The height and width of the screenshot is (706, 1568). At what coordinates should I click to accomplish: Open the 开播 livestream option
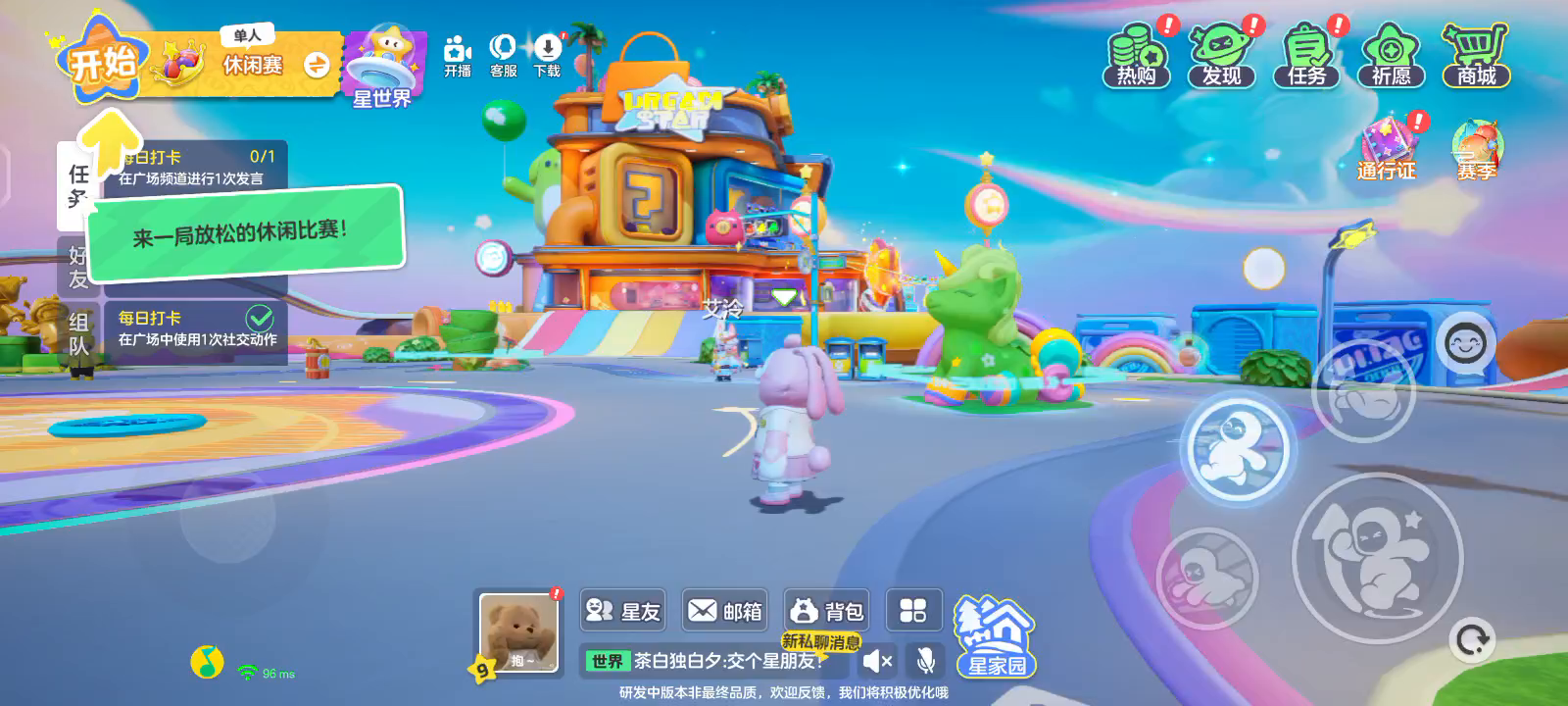pyautogui.click(x=458, y=56)
